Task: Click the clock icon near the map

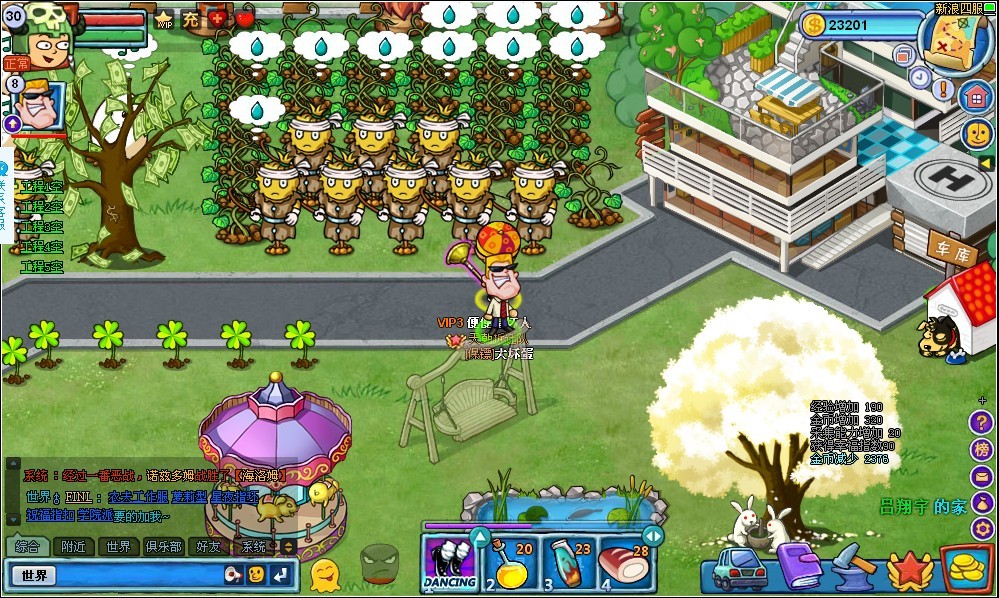Action: point(920,76)
